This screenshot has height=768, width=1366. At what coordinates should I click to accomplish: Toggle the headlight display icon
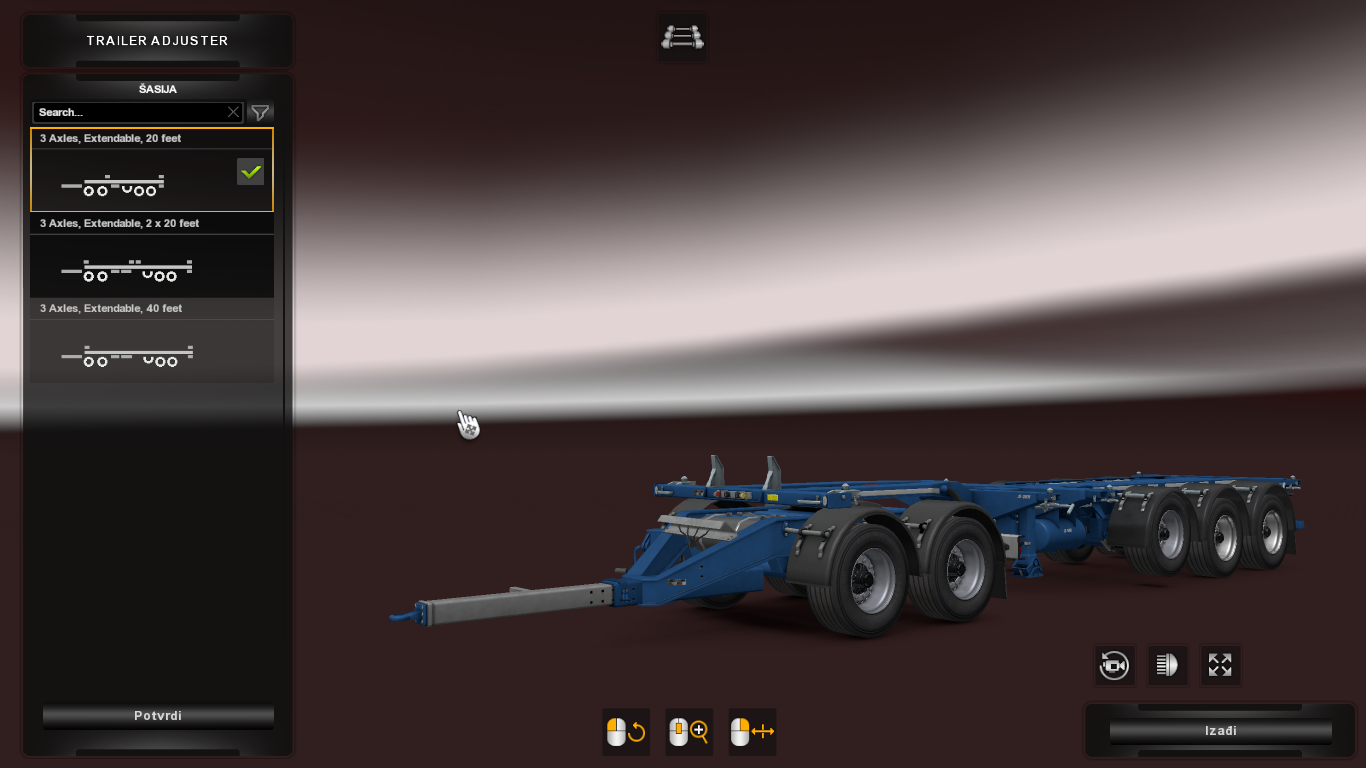click(x=1167, y=665)
